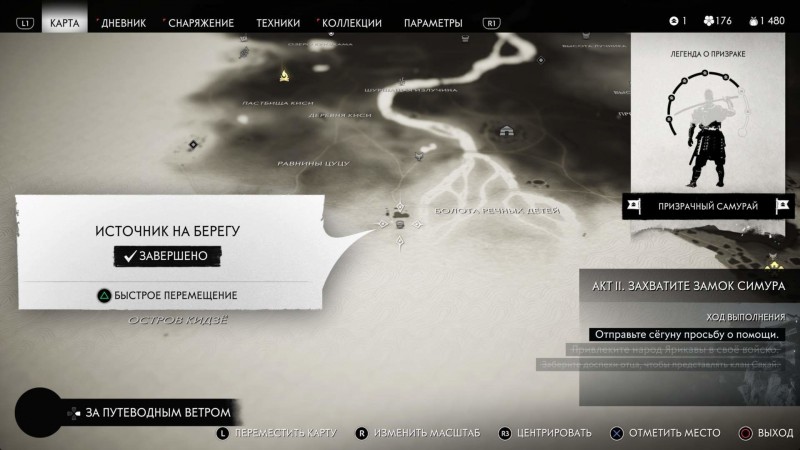Viewport: 800px width, 450px height.
Task: Pick the black diamond marker on the map's west side
Action: (193, 145)
